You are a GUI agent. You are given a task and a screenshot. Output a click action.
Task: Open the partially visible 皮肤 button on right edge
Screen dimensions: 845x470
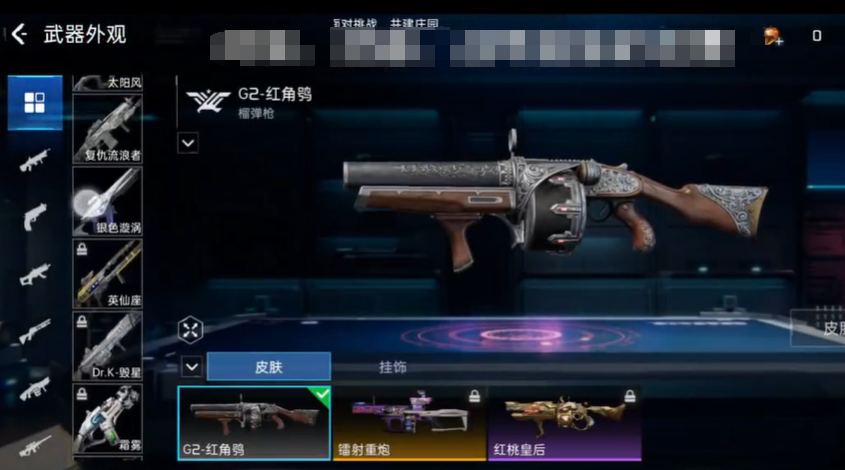[822, 328]
